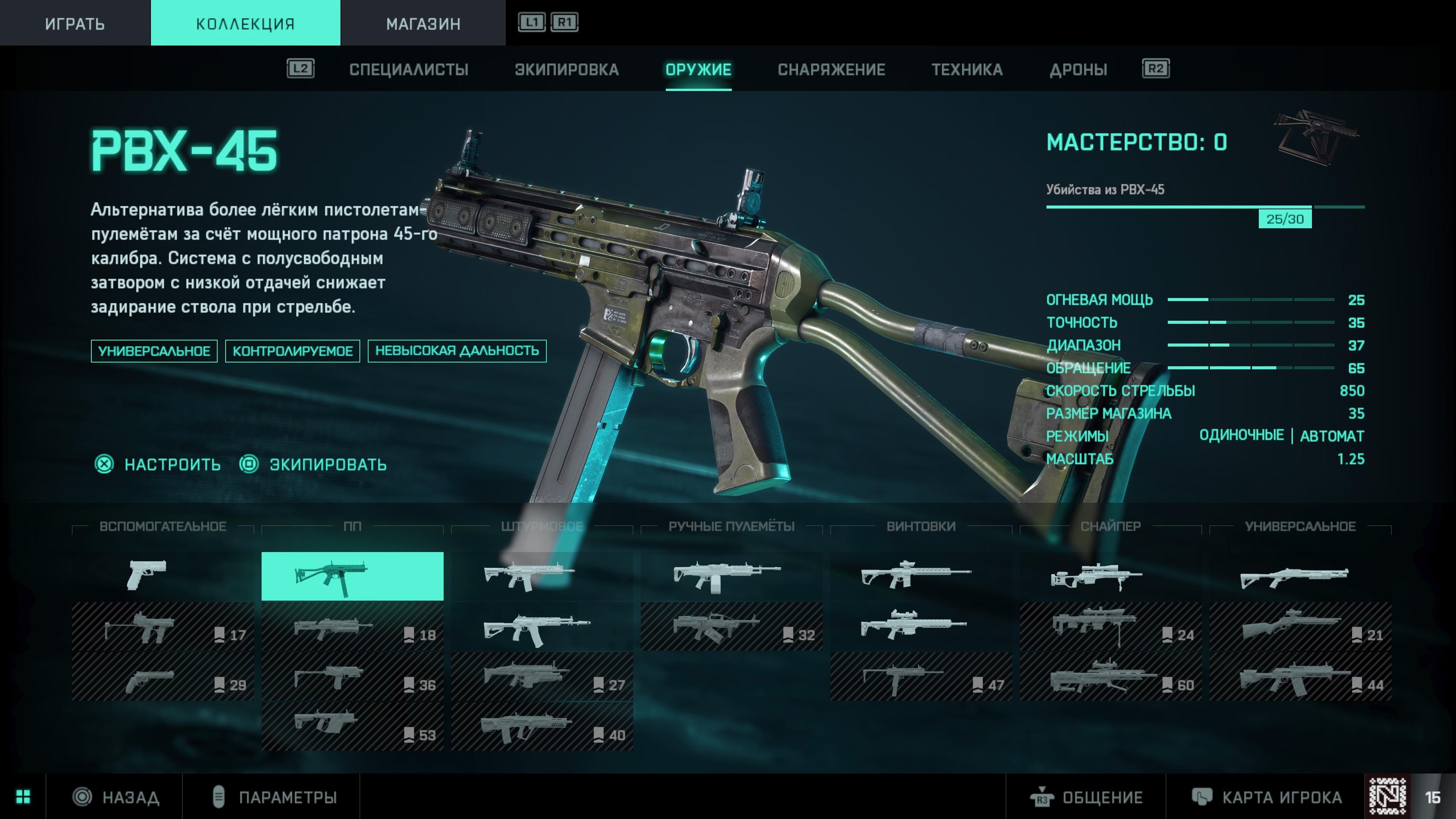Open the ПАРАМЕТРЫ options menu

pyautogui.click(x=287, y=797)
